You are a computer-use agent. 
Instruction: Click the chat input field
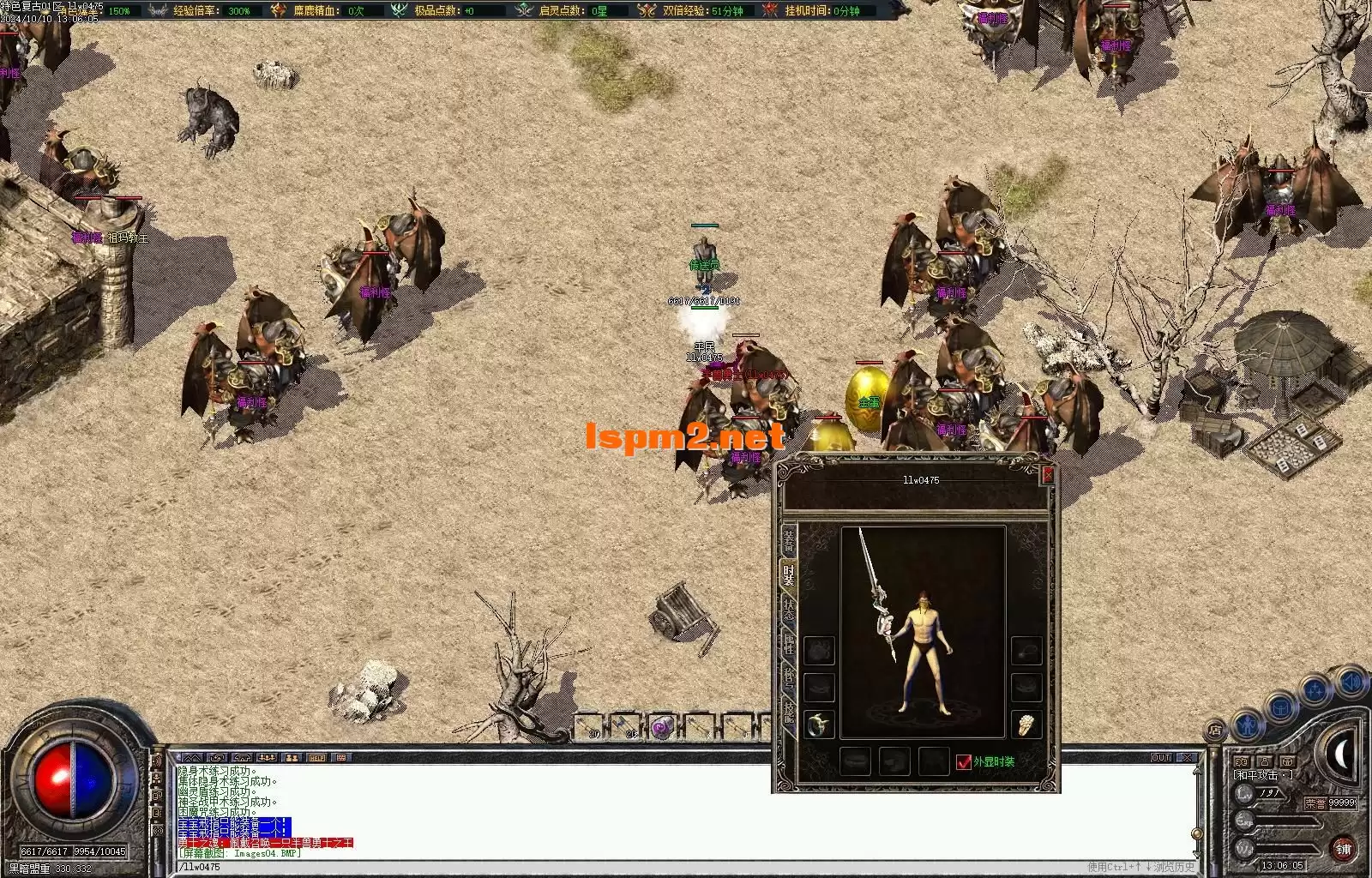(600, 867)
